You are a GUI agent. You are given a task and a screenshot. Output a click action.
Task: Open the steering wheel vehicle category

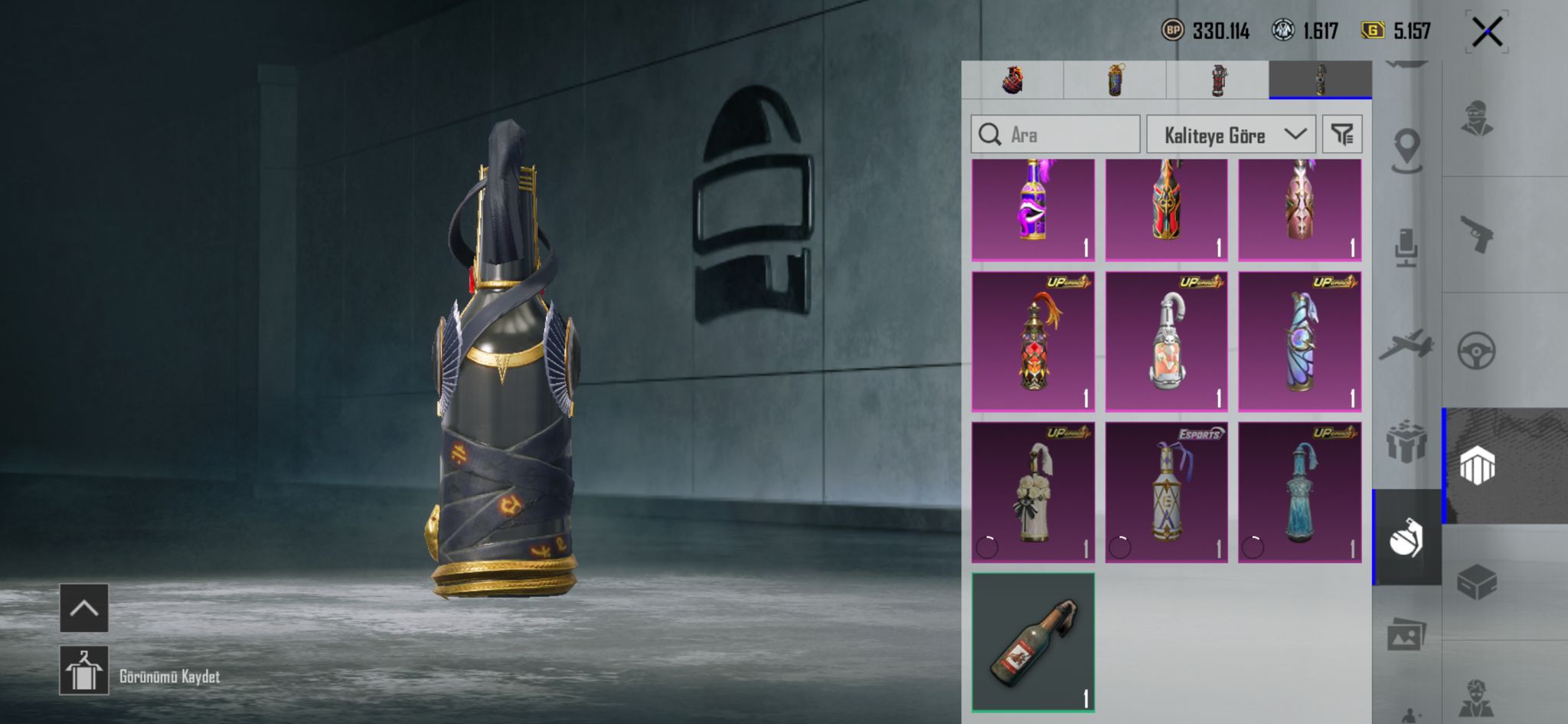click(x=1477, y=351)
